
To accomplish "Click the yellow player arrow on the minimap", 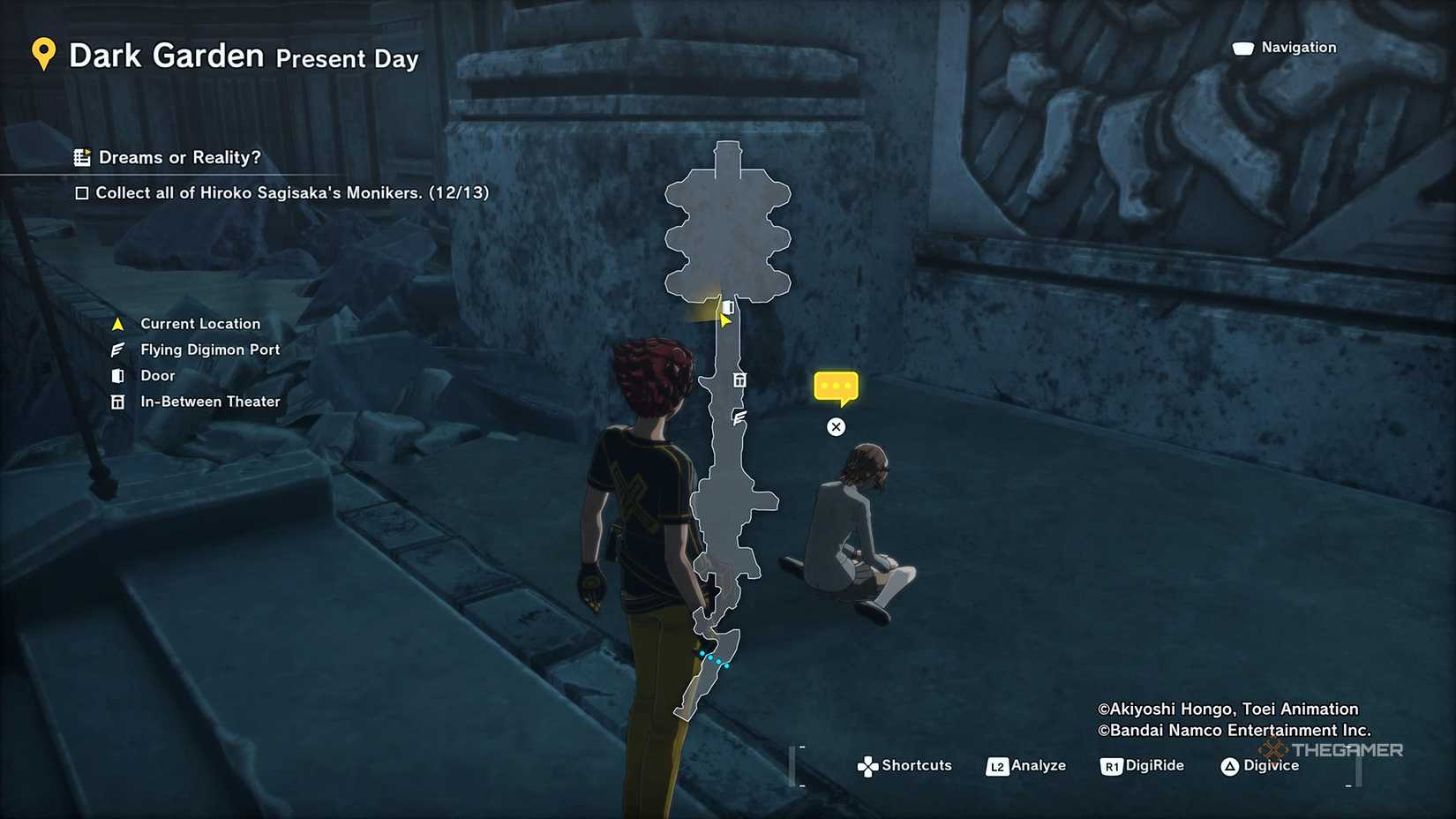I will point(724,321).
